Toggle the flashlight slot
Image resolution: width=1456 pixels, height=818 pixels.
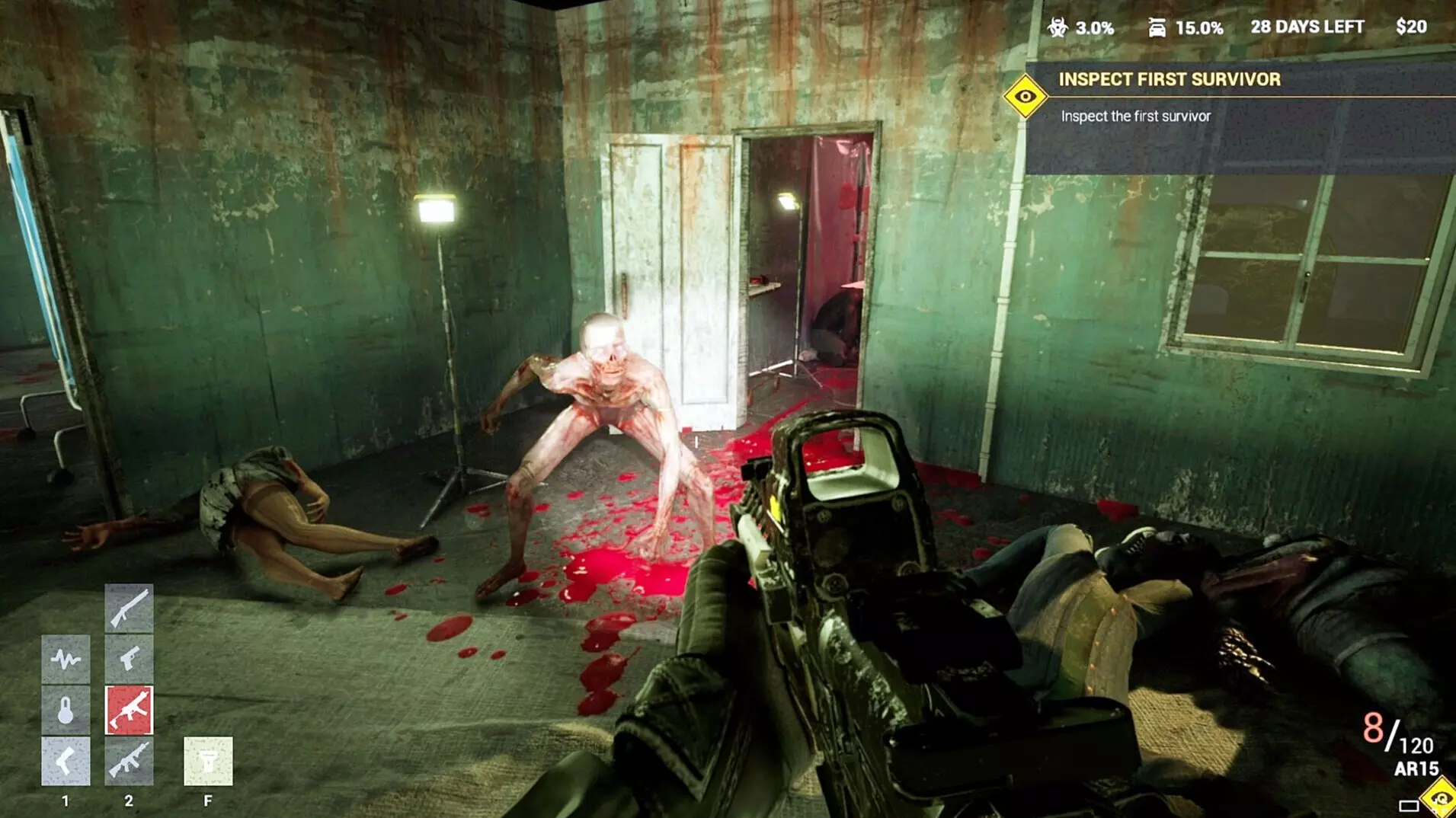tap(208, 761)
